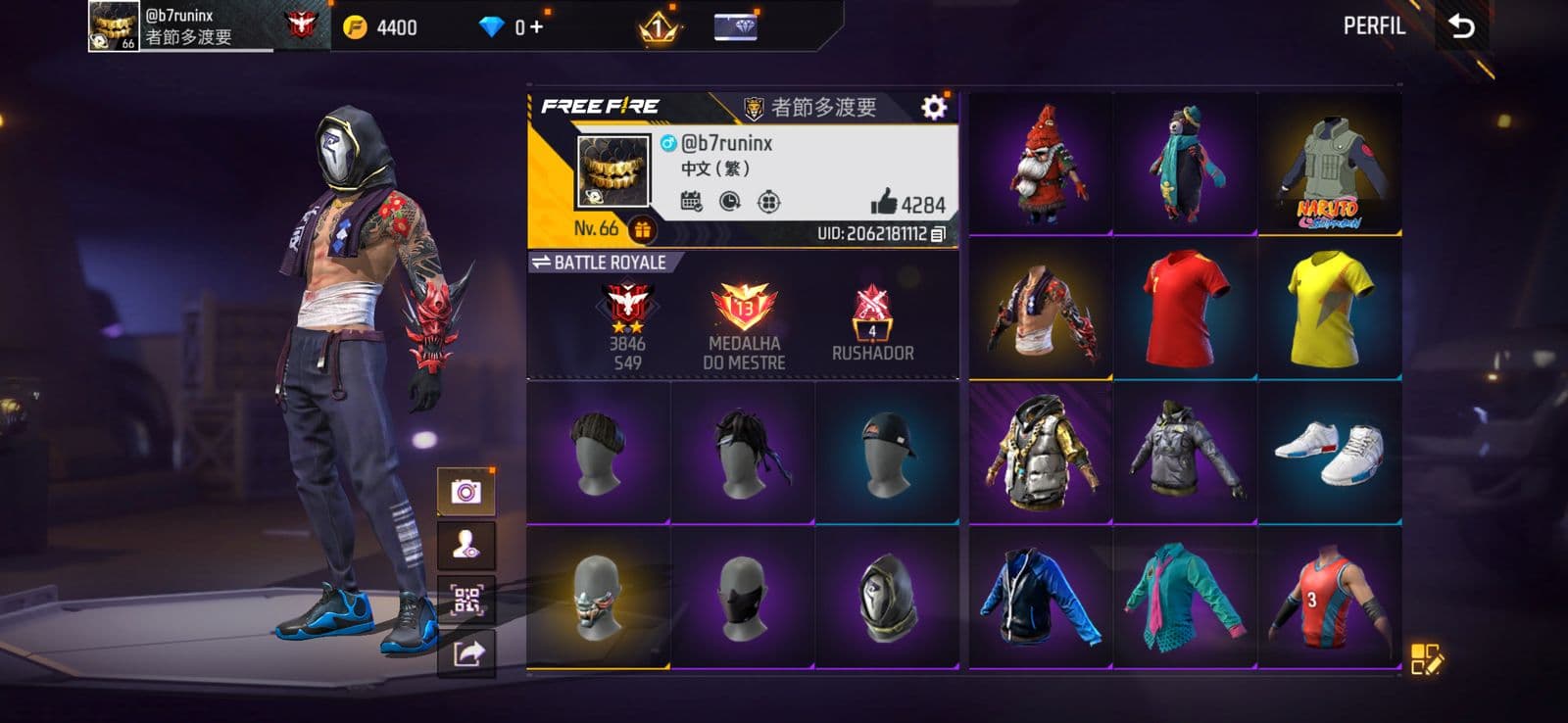Viewport: 1568px width, 723px height.
Task: Open the gift icon beside level
Action: [643, 230]
